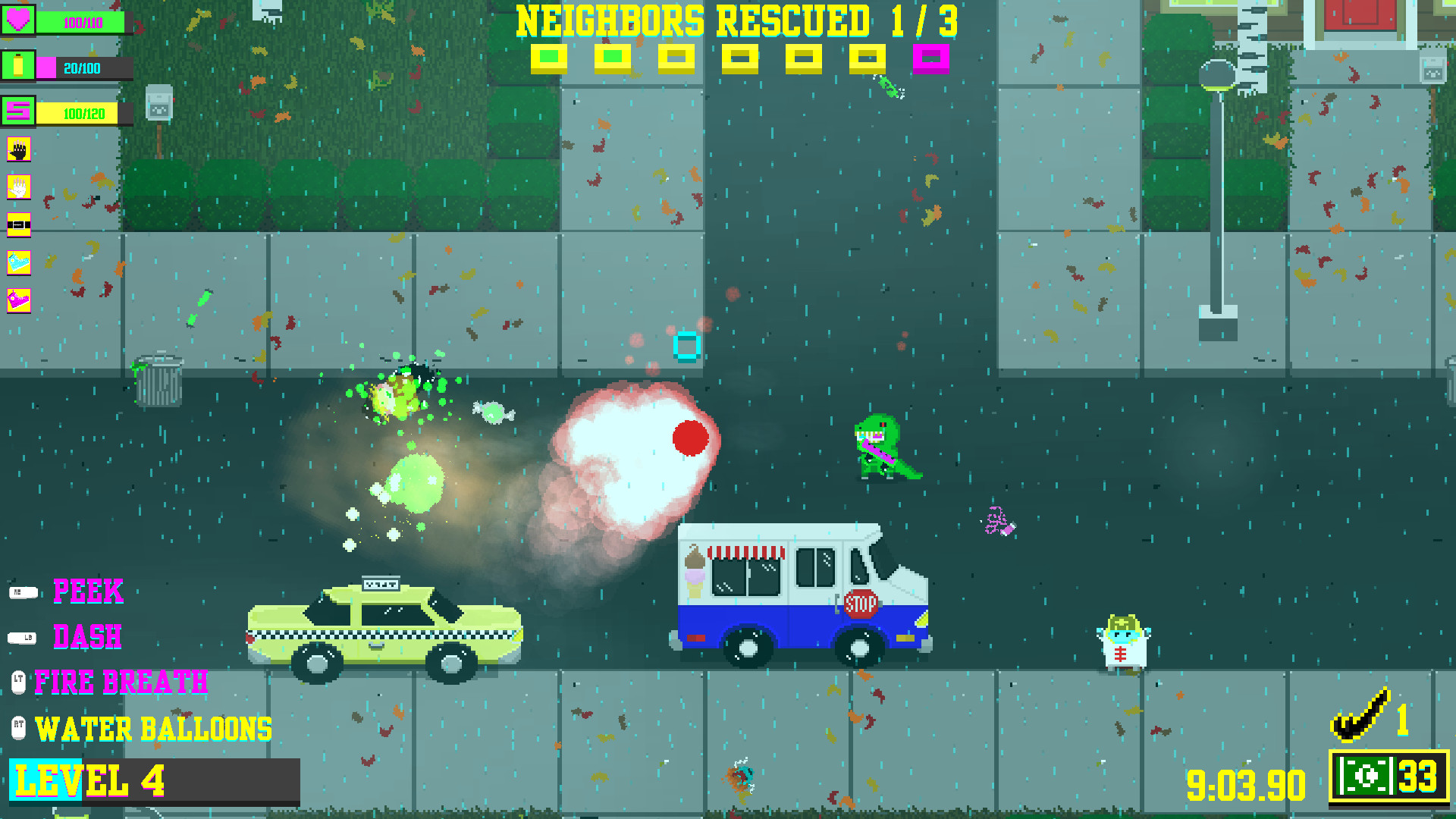The width and height of the screenshot is (1456, 819).
Task: Click the battery energy meter icon
Action: click(x=18, y=67)
